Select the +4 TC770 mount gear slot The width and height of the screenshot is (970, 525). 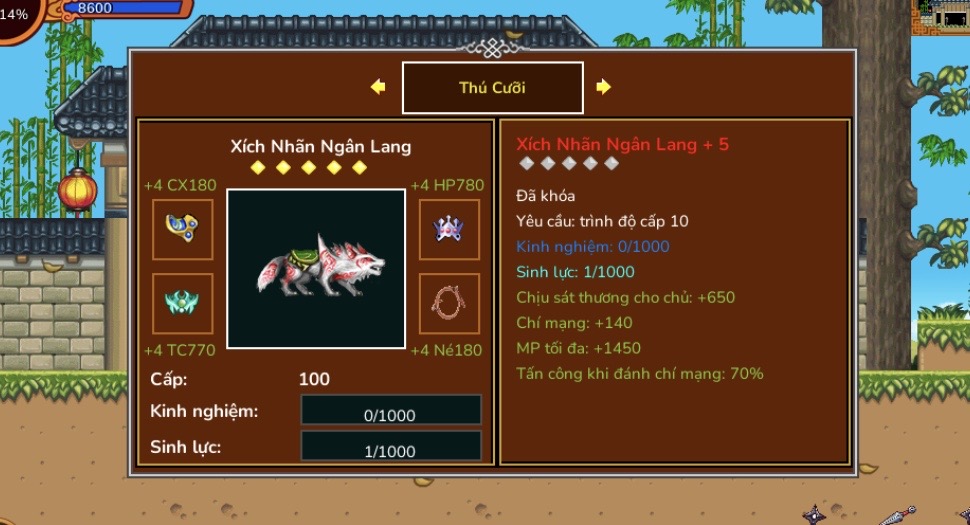coord(182,303)
